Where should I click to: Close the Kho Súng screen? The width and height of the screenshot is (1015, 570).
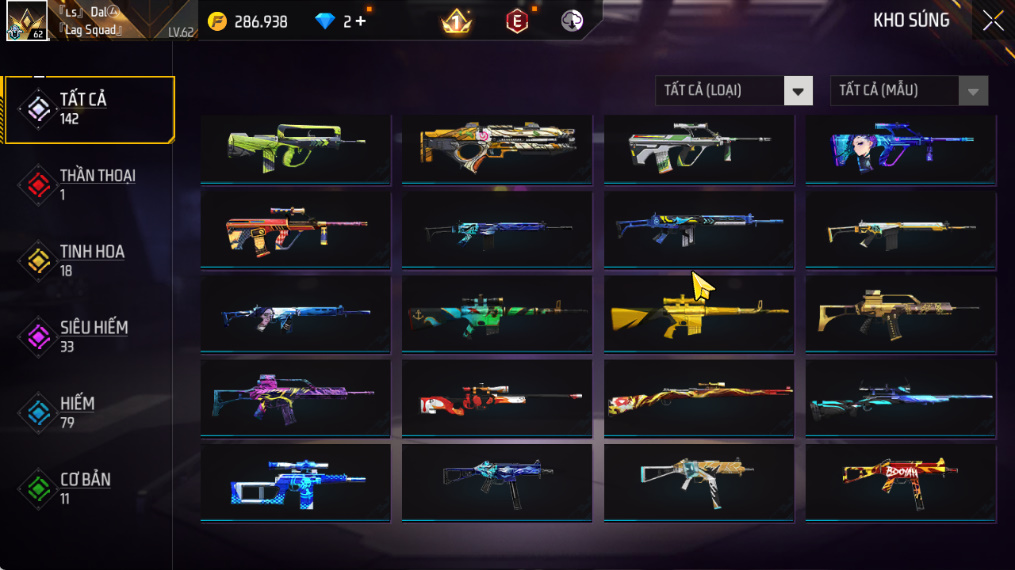(x=992, y=21)
